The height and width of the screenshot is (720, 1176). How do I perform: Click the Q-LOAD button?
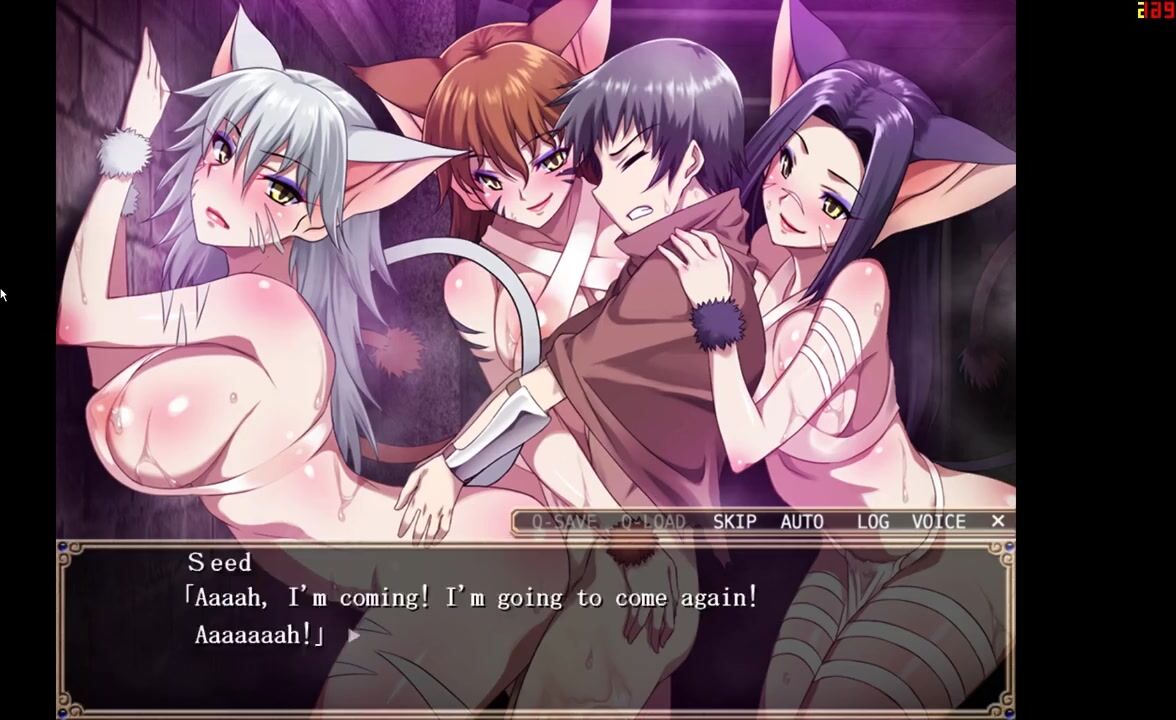[653, 522]
